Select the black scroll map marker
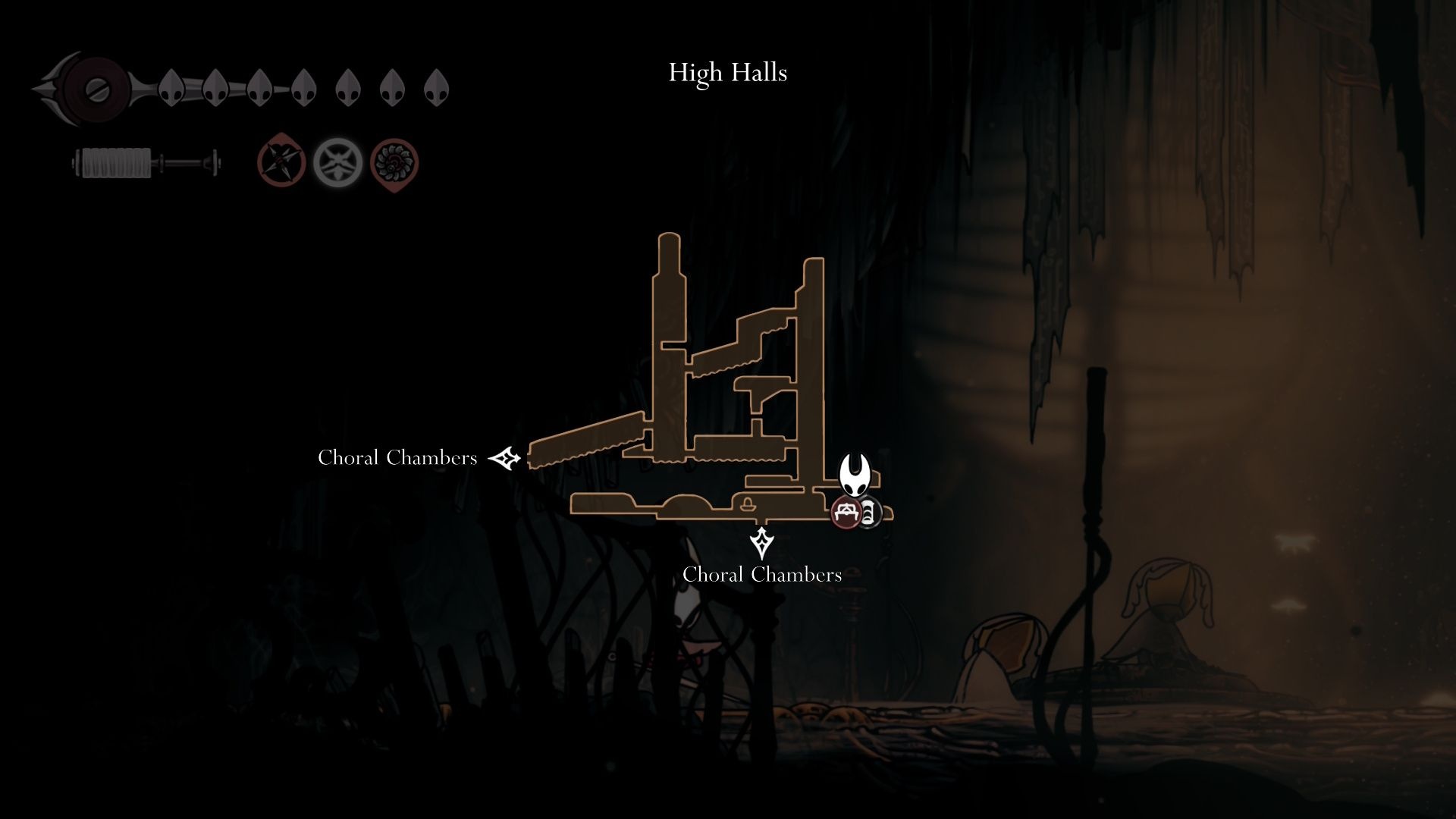The width and height of the screenshot is (1456, 819). 869,513
